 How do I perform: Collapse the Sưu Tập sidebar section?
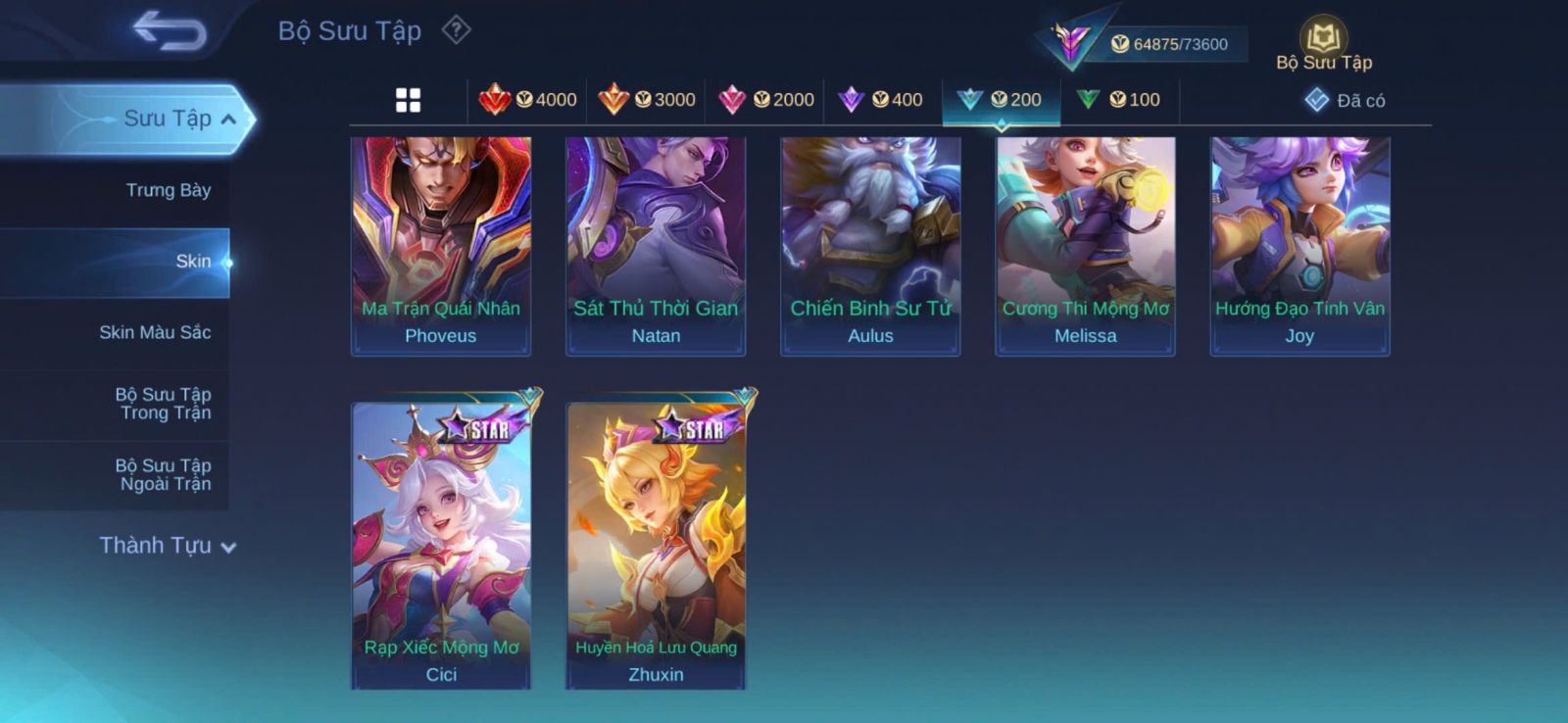tap(179, 120)
